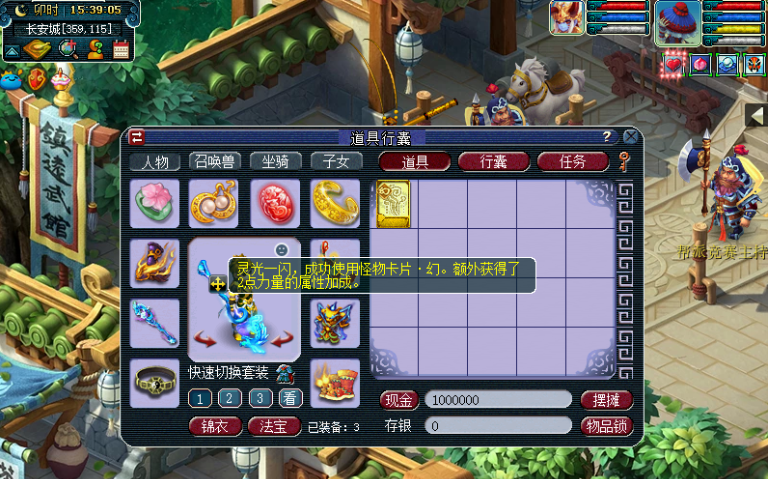Image resolution: width=768 pixels, height=479 pixels.
Task: Open the calendar icon under the location
Action: click(122, 49)
